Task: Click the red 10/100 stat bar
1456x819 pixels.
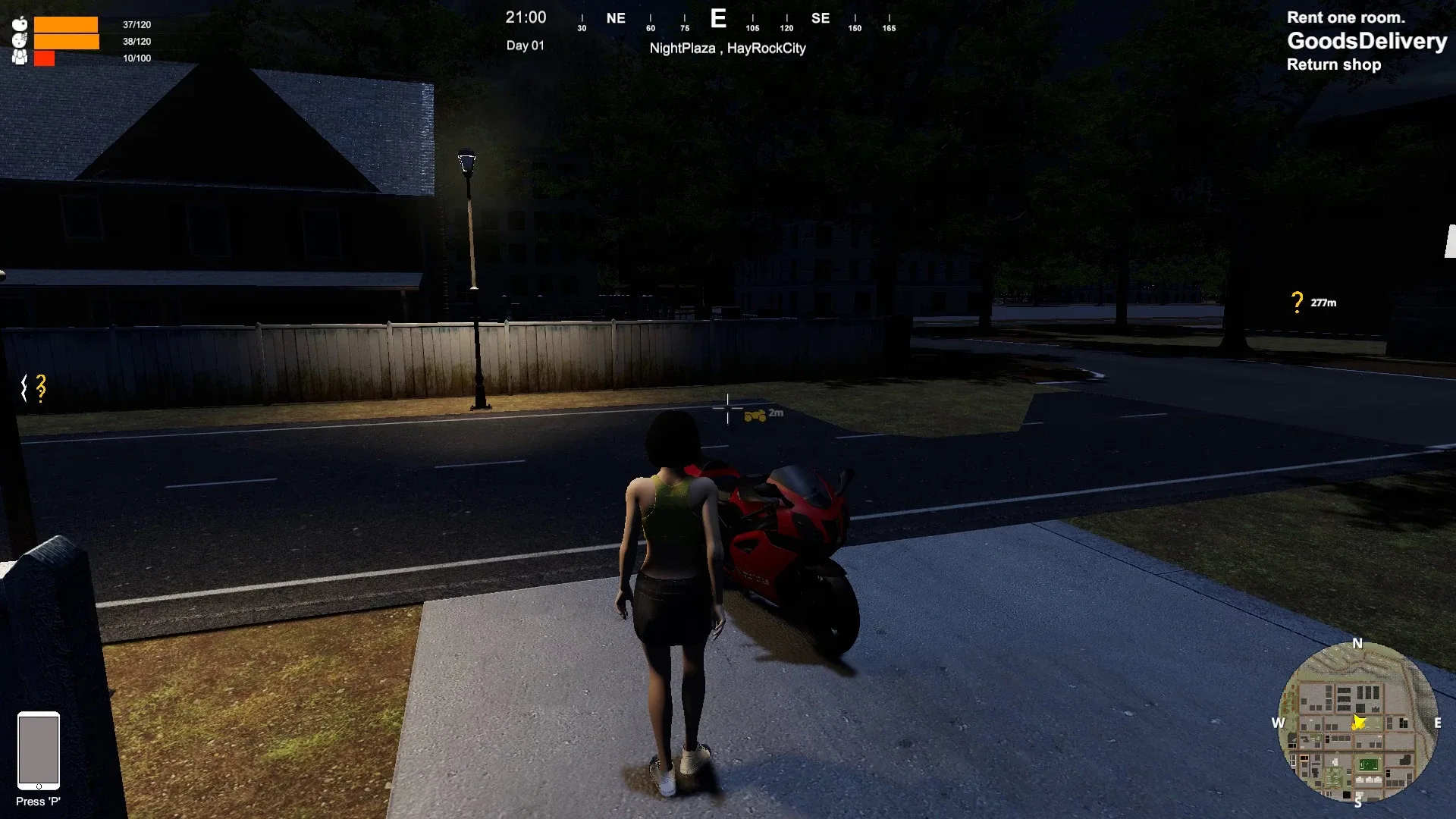Action: pos(45,57)
